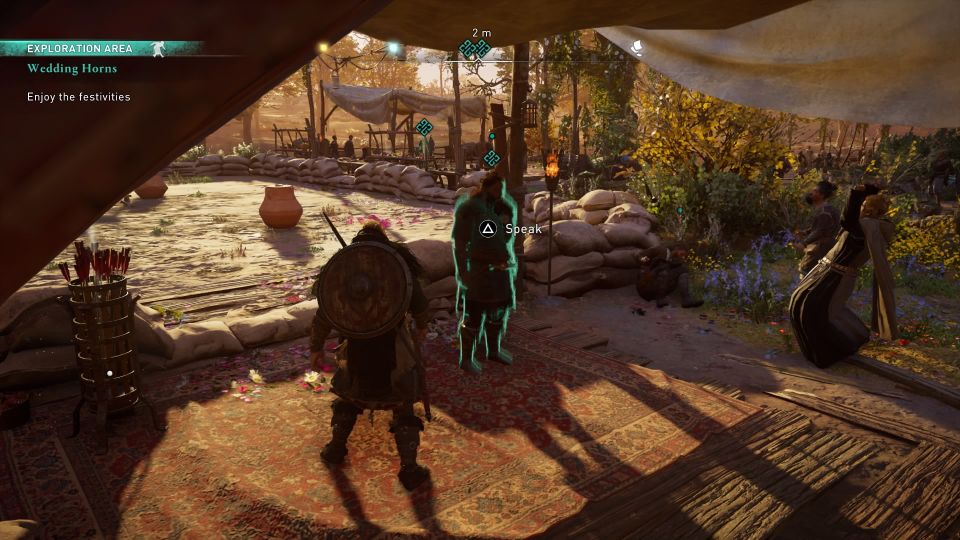Select the raven icon on the compass
Viewport: 960px width, 540px height.
pyautogui.click(x=635, y=46)
